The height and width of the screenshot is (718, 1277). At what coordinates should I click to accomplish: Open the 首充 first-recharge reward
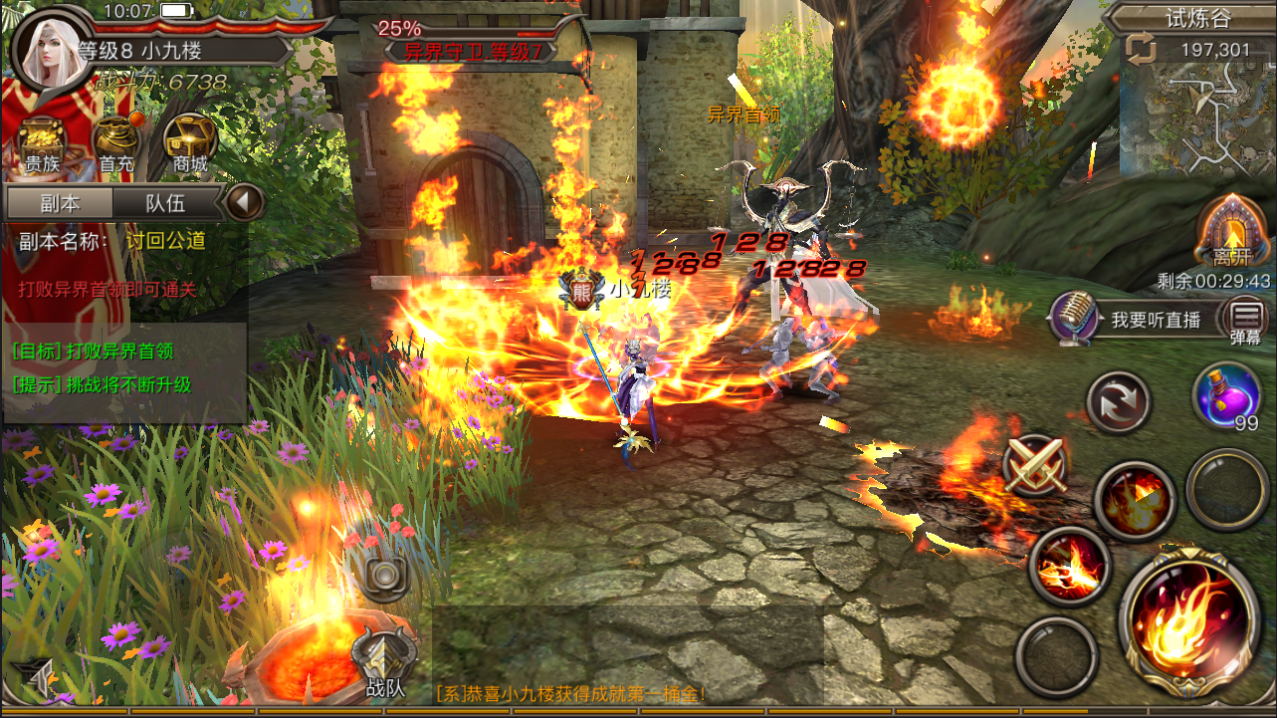pos(115,146)
